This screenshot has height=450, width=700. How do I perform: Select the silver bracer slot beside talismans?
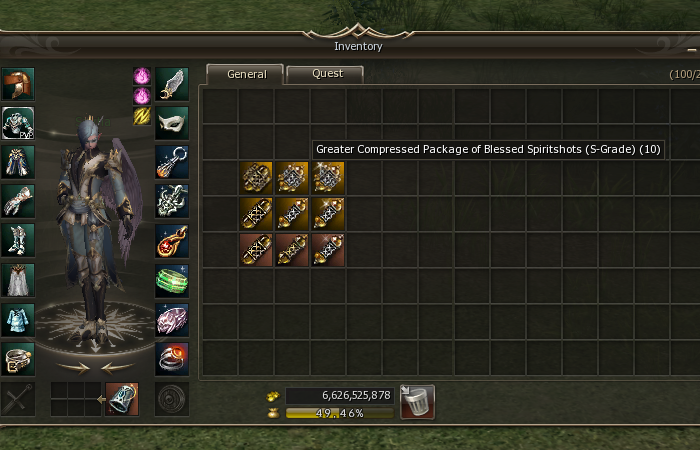point(121,399)
